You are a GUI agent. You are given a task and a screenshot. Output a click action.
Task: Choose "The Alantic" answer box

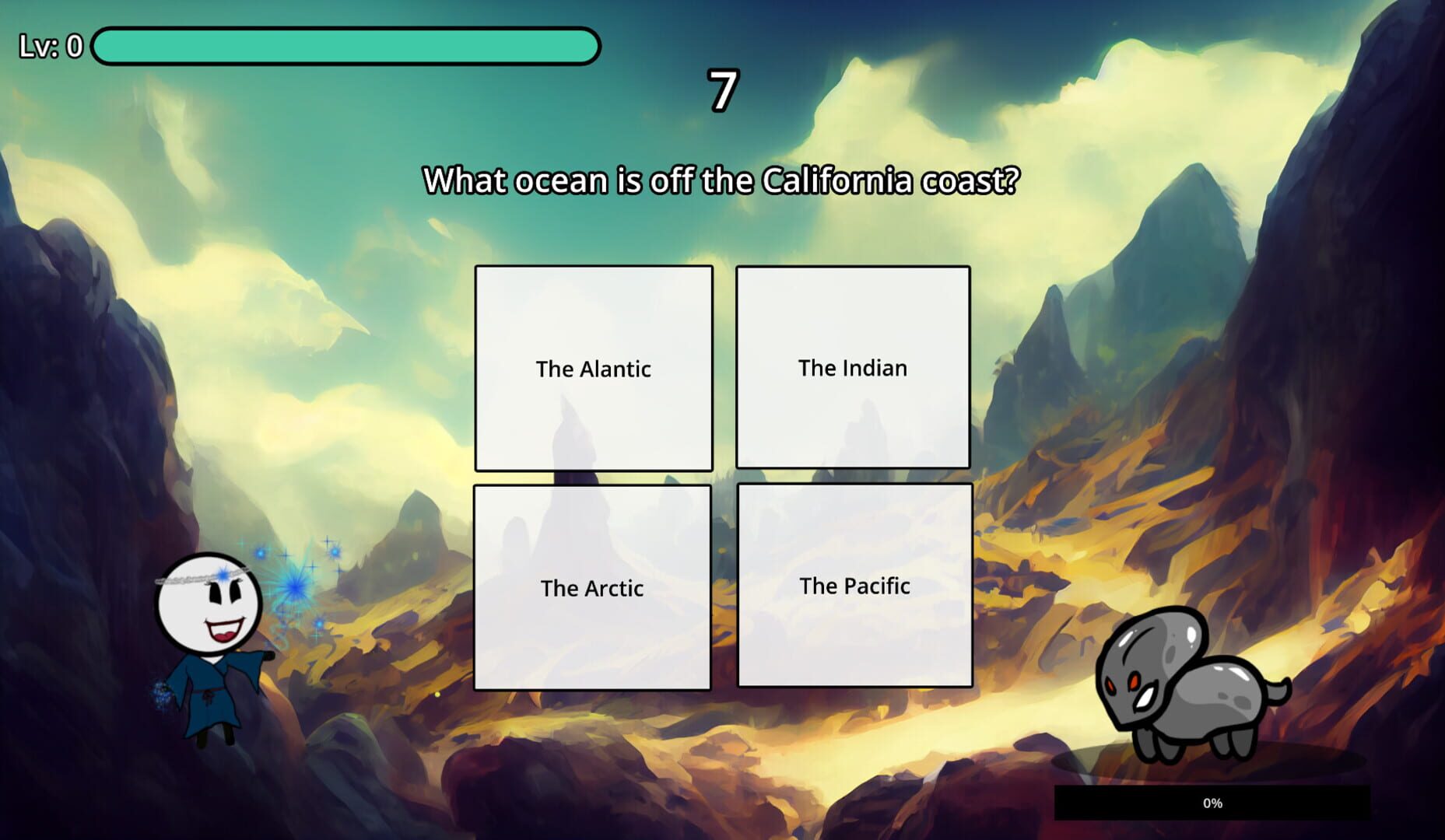pos(593,369)
